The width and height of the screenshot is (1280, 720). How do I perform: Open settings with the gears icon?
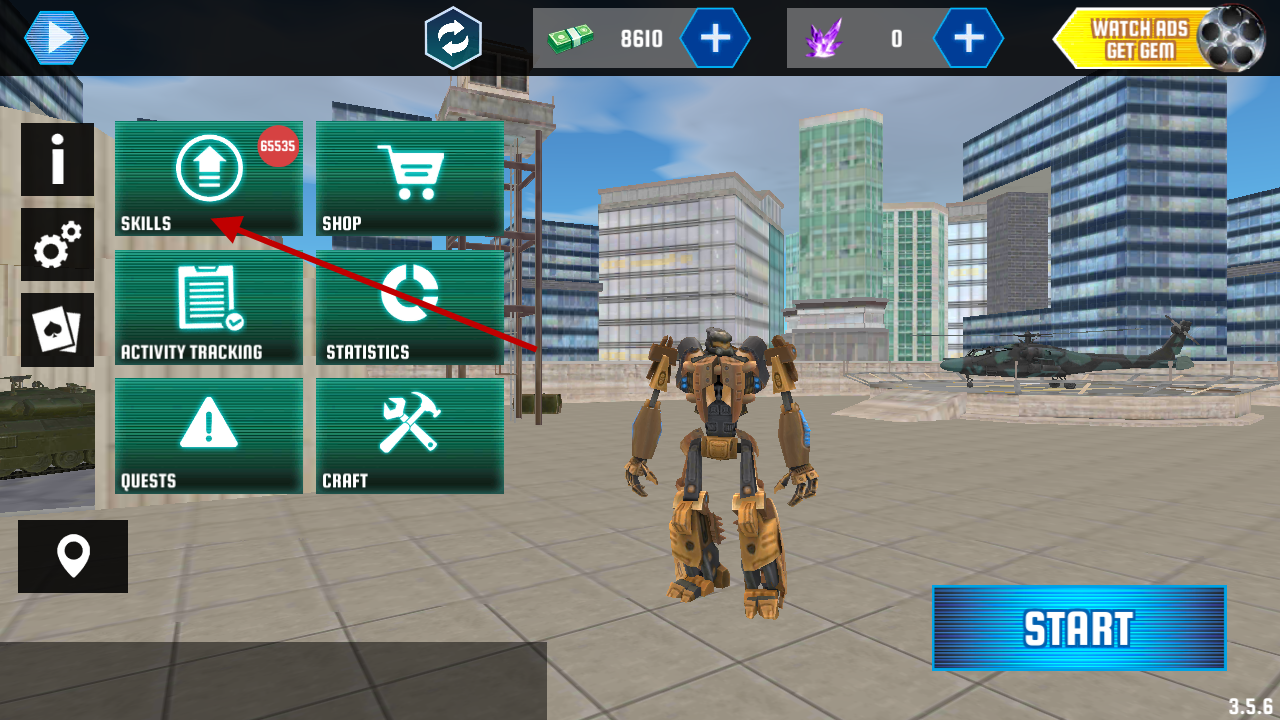point(58,244)
